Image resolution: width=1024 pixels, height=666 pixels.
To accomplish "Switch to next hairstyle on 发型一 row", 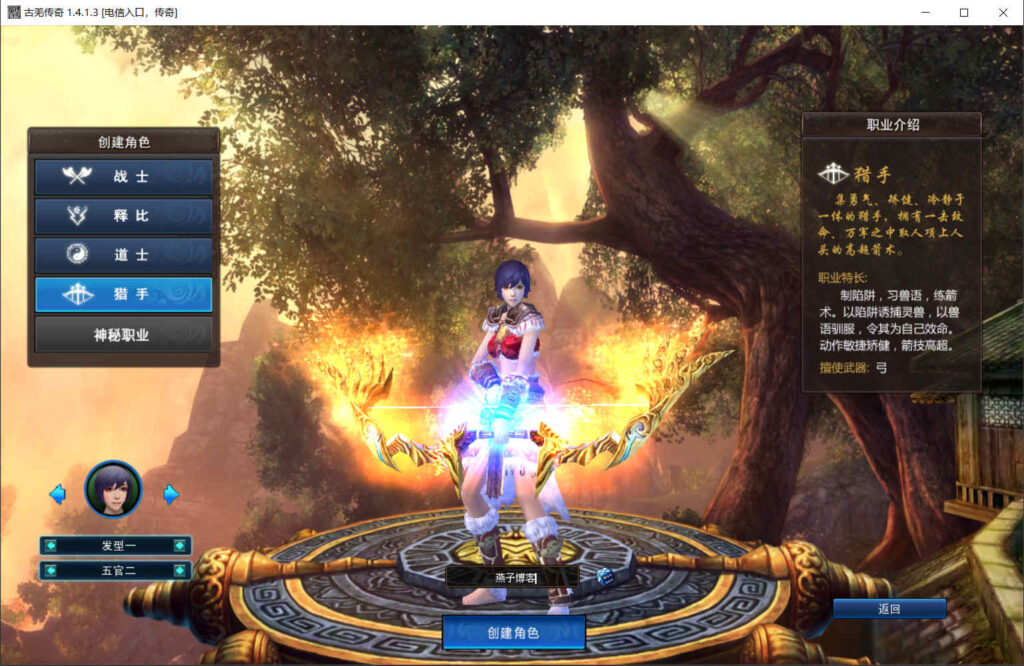I will pyautogui.click(x=180, y=546).
